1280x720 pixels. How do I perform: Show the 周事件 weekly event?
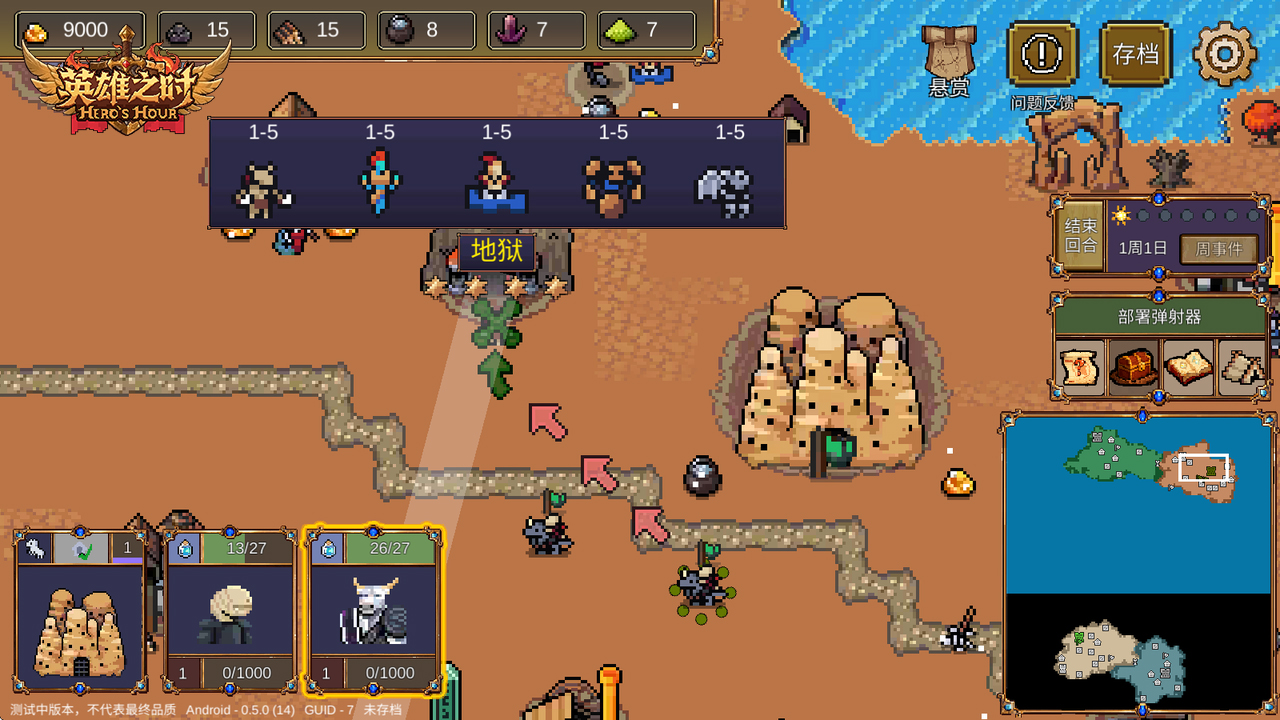click(1218, 249)
